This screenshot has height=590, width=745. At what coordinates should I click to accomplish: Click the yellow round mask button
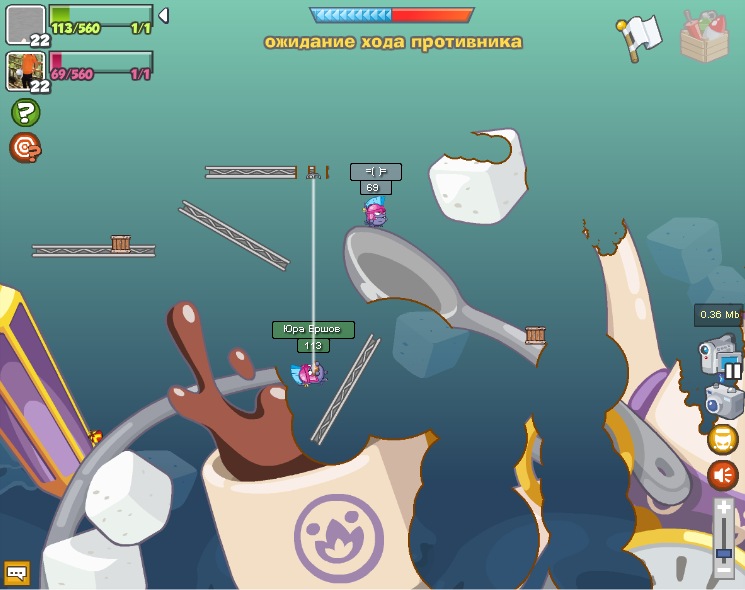[722, 439]
